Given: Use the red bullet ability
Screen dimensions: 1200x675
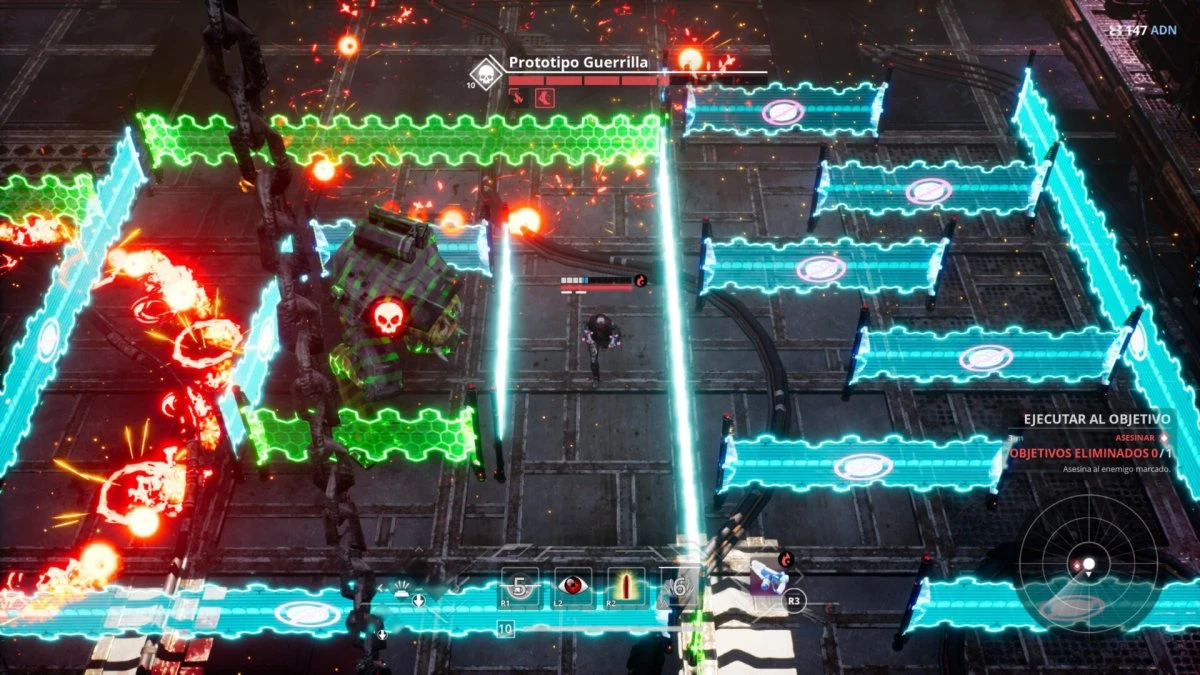Looking at the screenshot, I should [x=627, y=586].
